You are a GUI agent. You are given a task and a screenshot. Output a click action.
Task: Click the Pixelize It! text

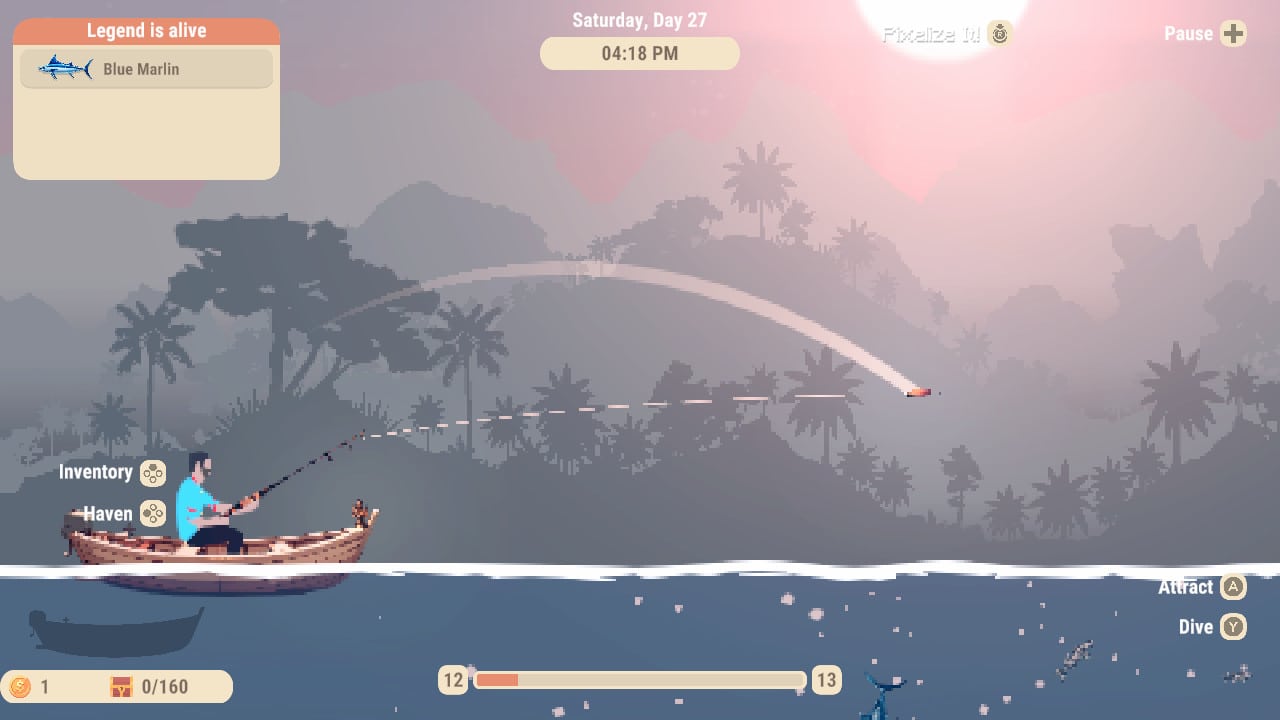[x=930, y=33]
